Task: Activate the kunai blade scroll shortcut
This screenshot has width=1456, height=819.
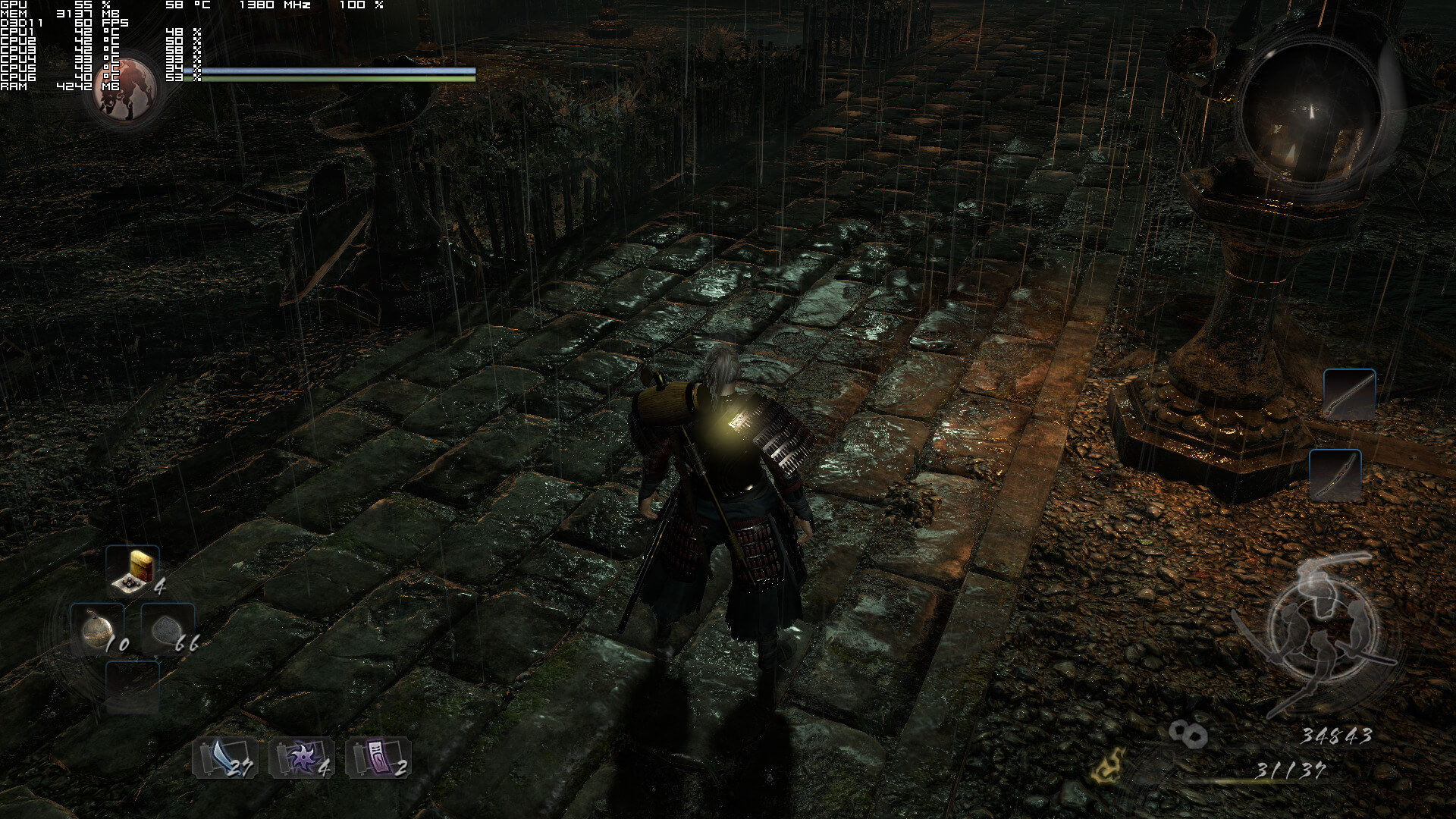Action: [223, 757]
